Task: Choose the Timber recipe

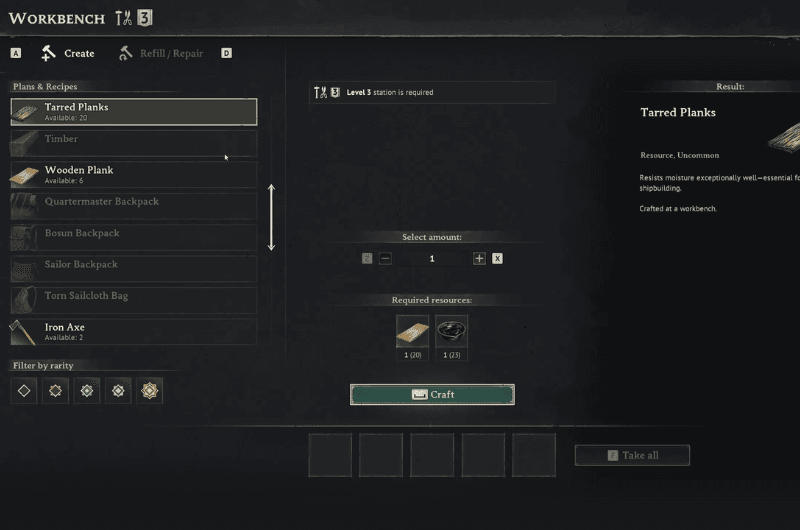Action: click(x=133, y=143)
